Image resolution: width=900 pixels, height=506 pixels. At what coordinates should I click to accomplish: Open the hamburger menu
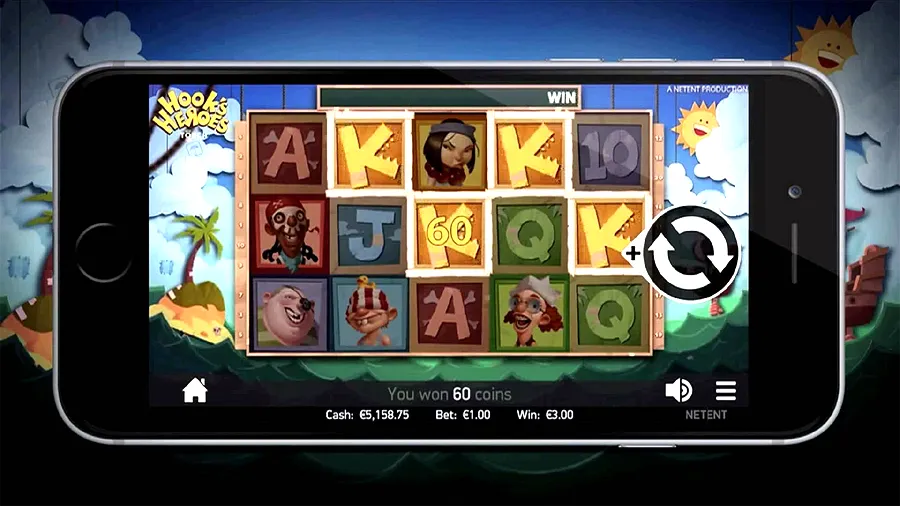tap(725, 390)
